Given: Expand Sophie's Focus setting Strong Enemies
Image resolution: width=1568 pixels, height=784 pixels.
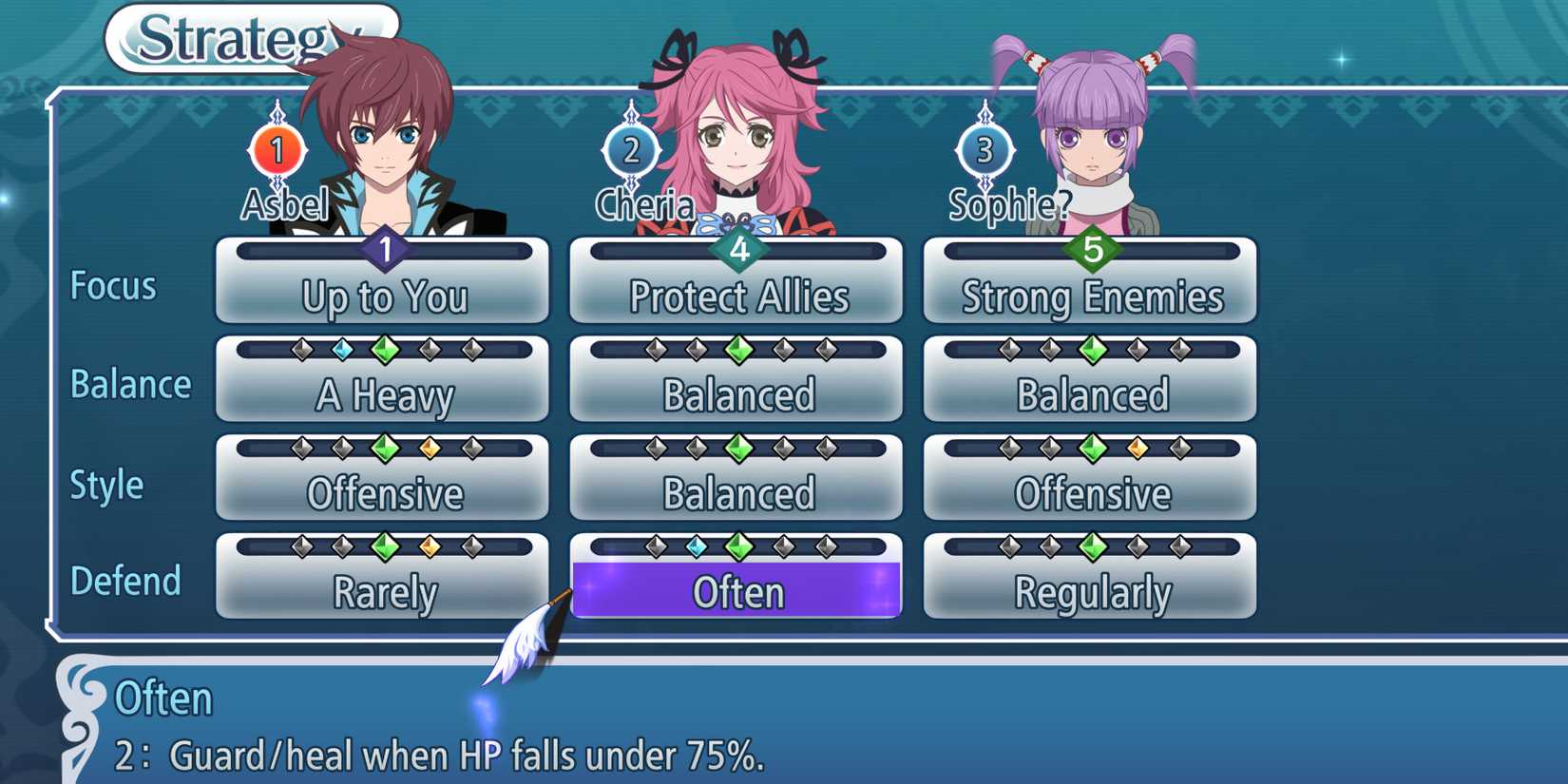Looking at the screenshot, I should point(1091,297).
